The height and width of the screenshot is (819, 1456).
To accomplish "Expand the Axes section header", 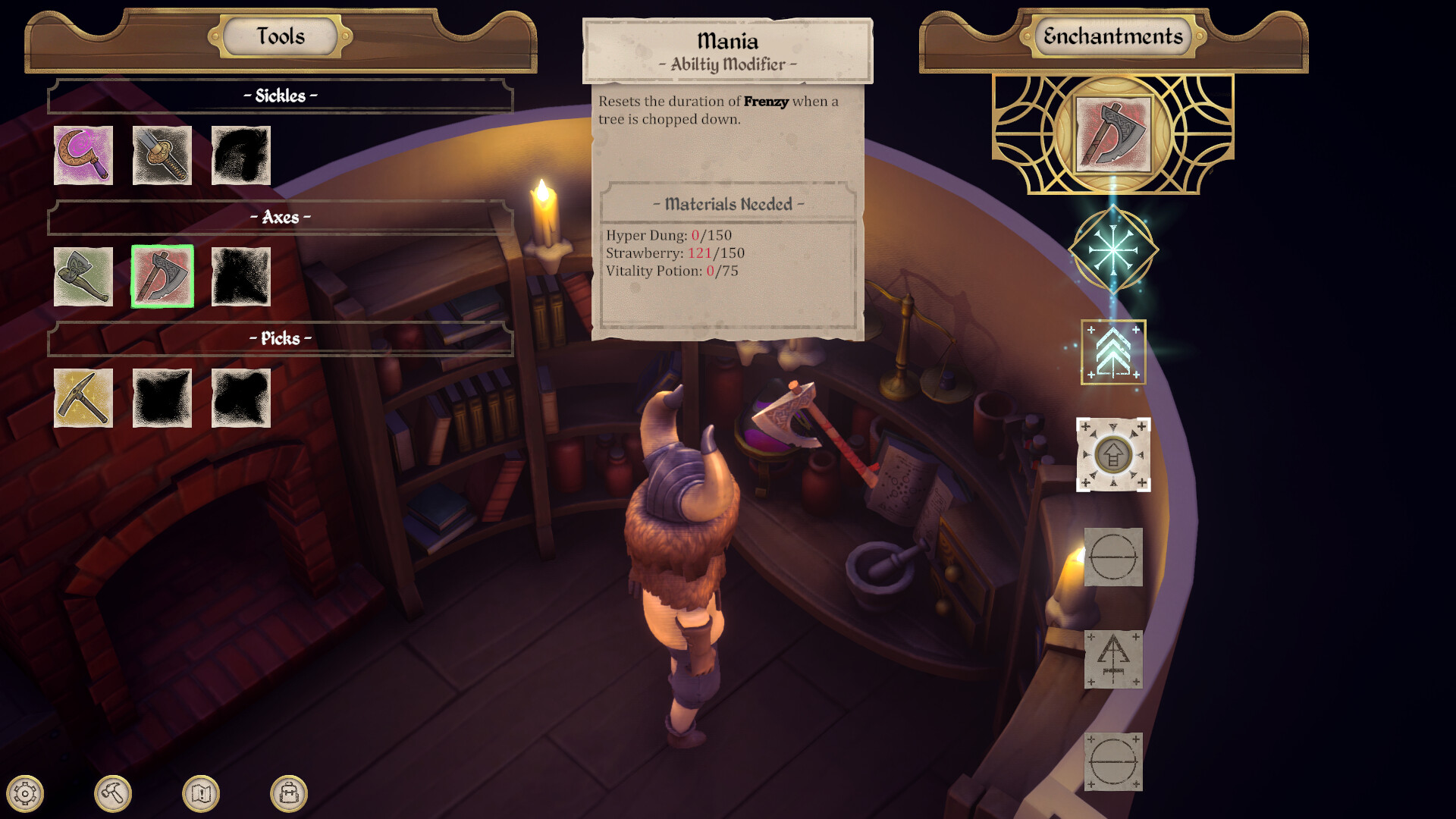I will click(x=279, y=215).
